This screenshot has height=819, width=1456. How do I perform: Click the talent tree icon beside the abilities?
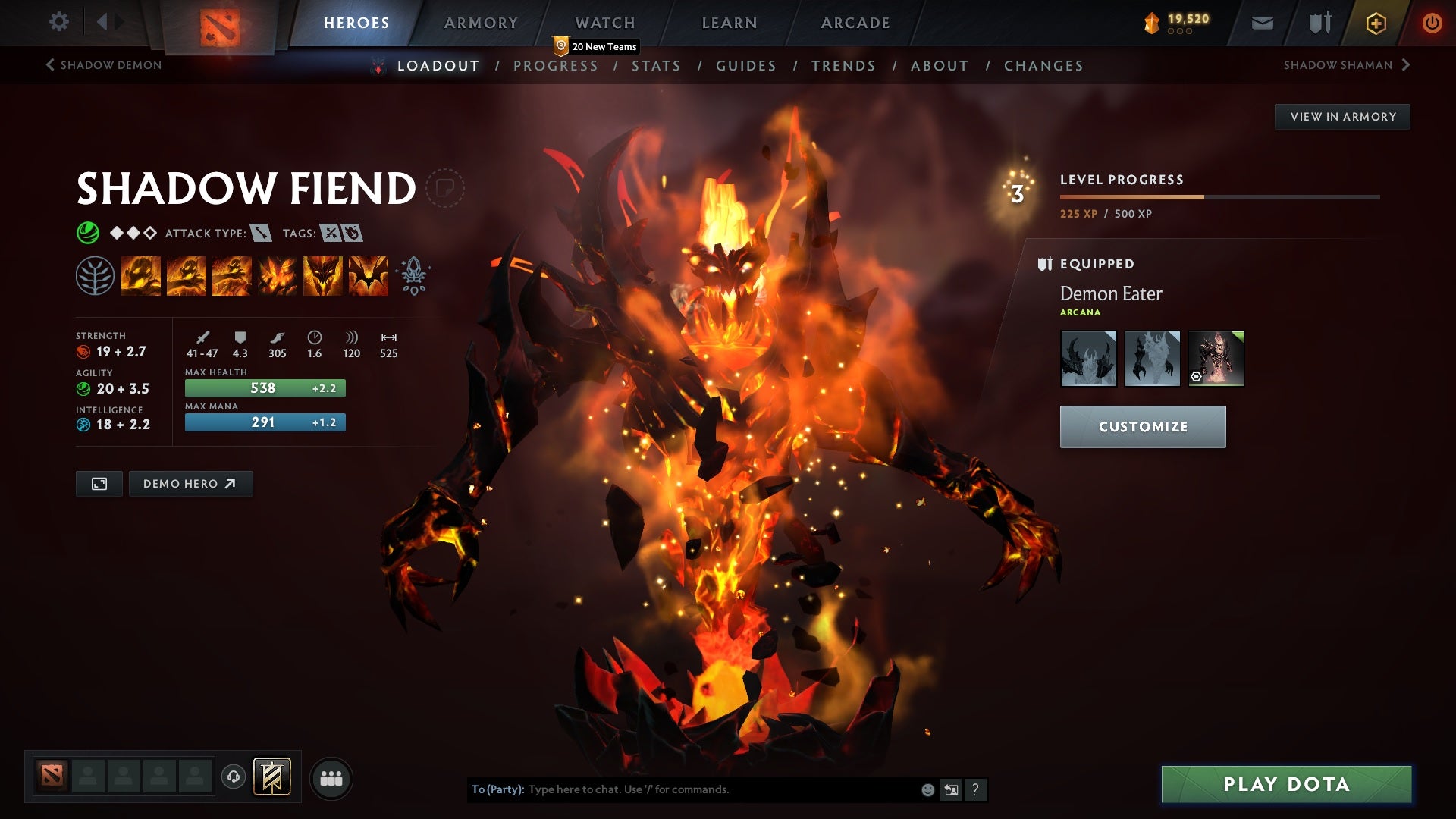94,275
